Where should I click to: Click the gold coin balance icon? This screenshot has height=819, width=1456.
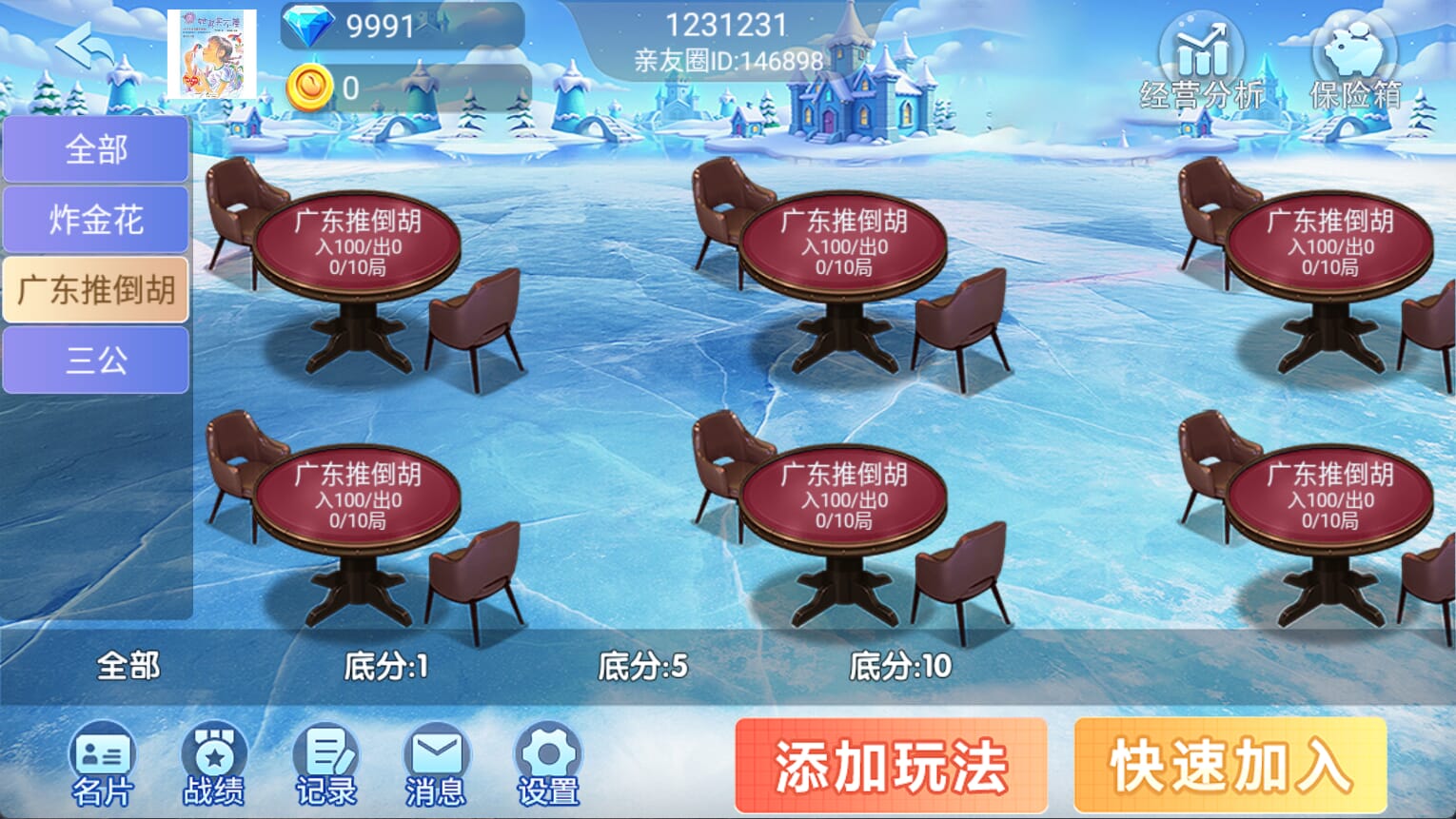(x=314, y=86)
